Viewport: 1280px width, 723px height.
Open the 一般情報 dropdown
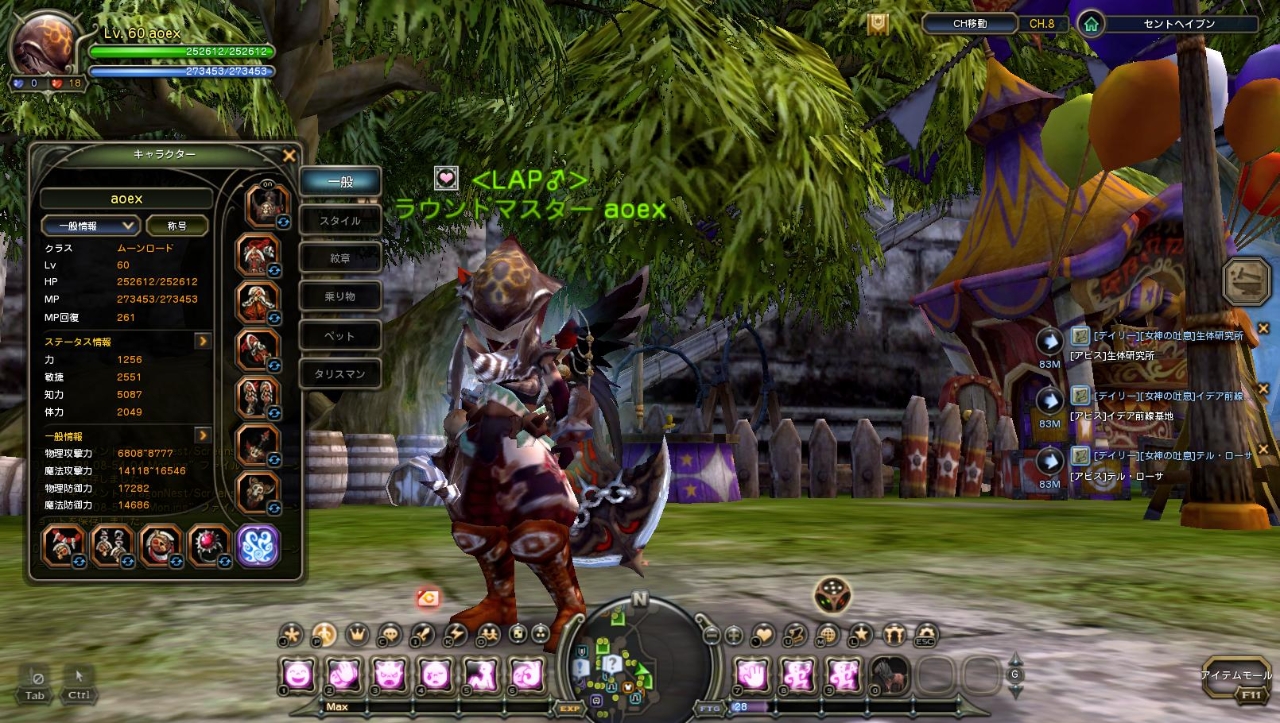click(90, 226)
